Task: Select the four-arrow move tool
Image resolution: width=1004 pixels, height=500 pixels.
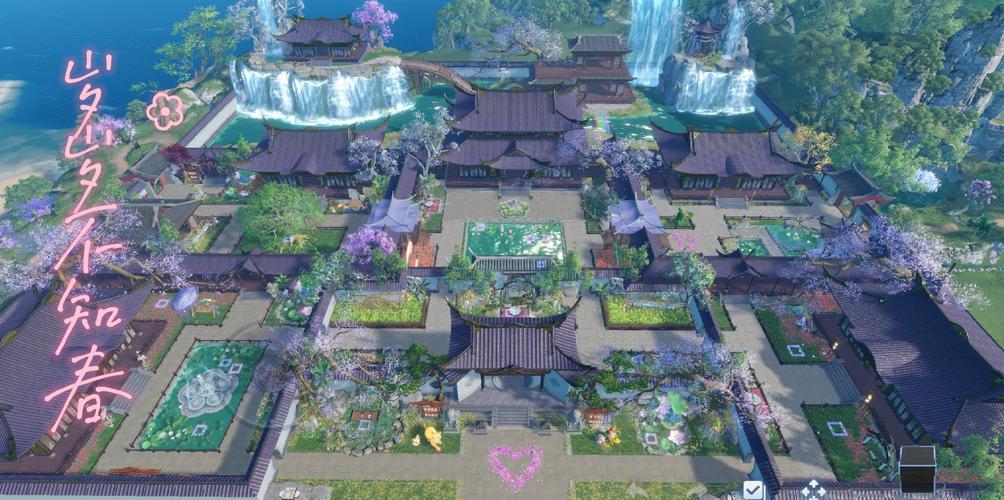Action: tap(815, 490)
